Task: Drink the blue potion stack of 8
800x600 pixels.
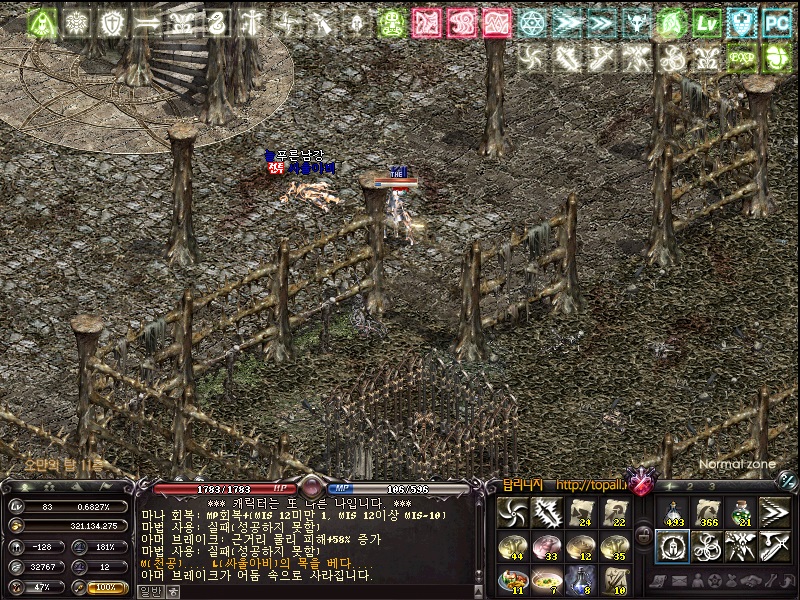Action: (580, 579)
